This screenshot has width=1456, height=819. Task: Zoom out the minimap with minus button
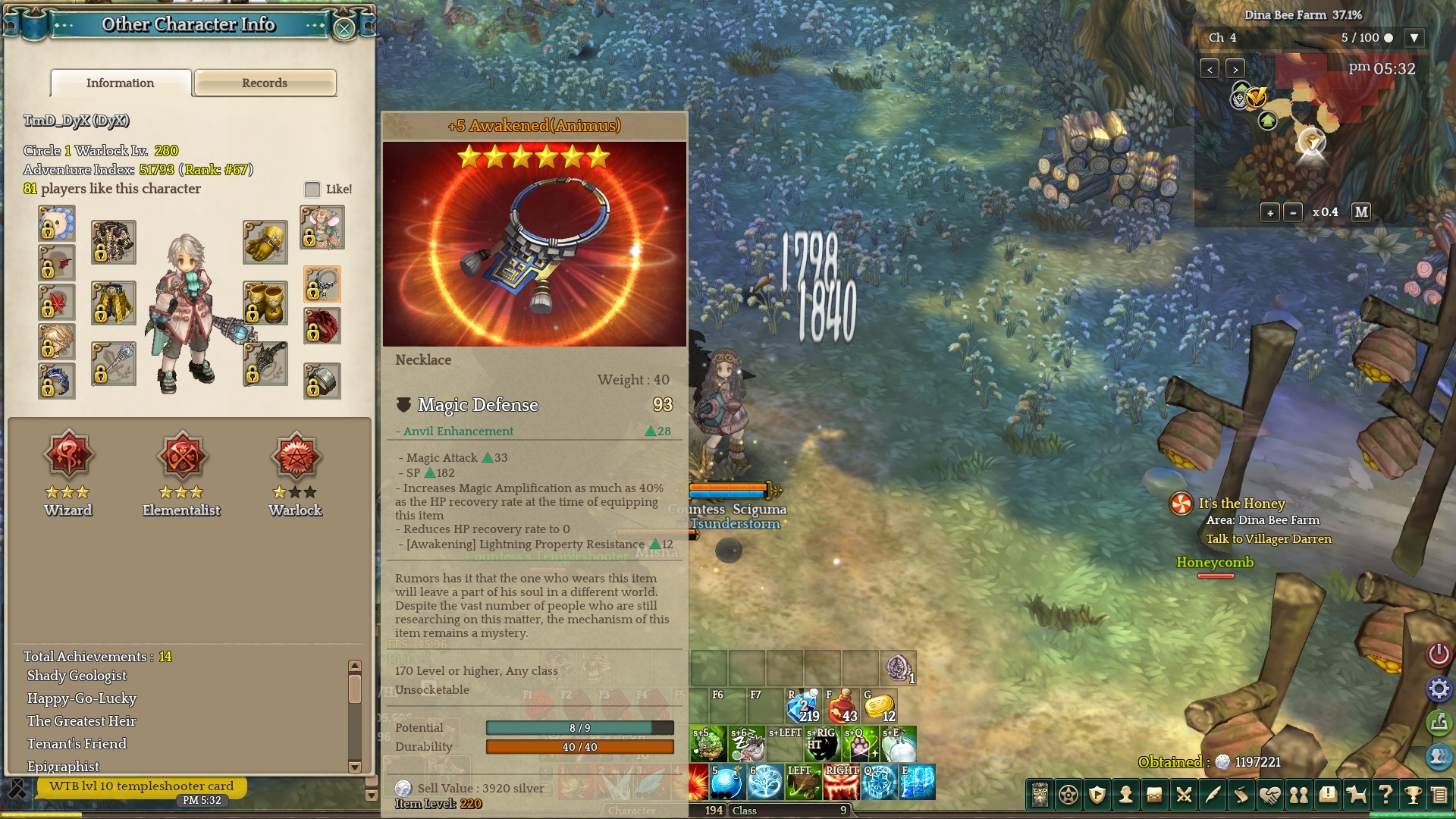point(1294,212)
